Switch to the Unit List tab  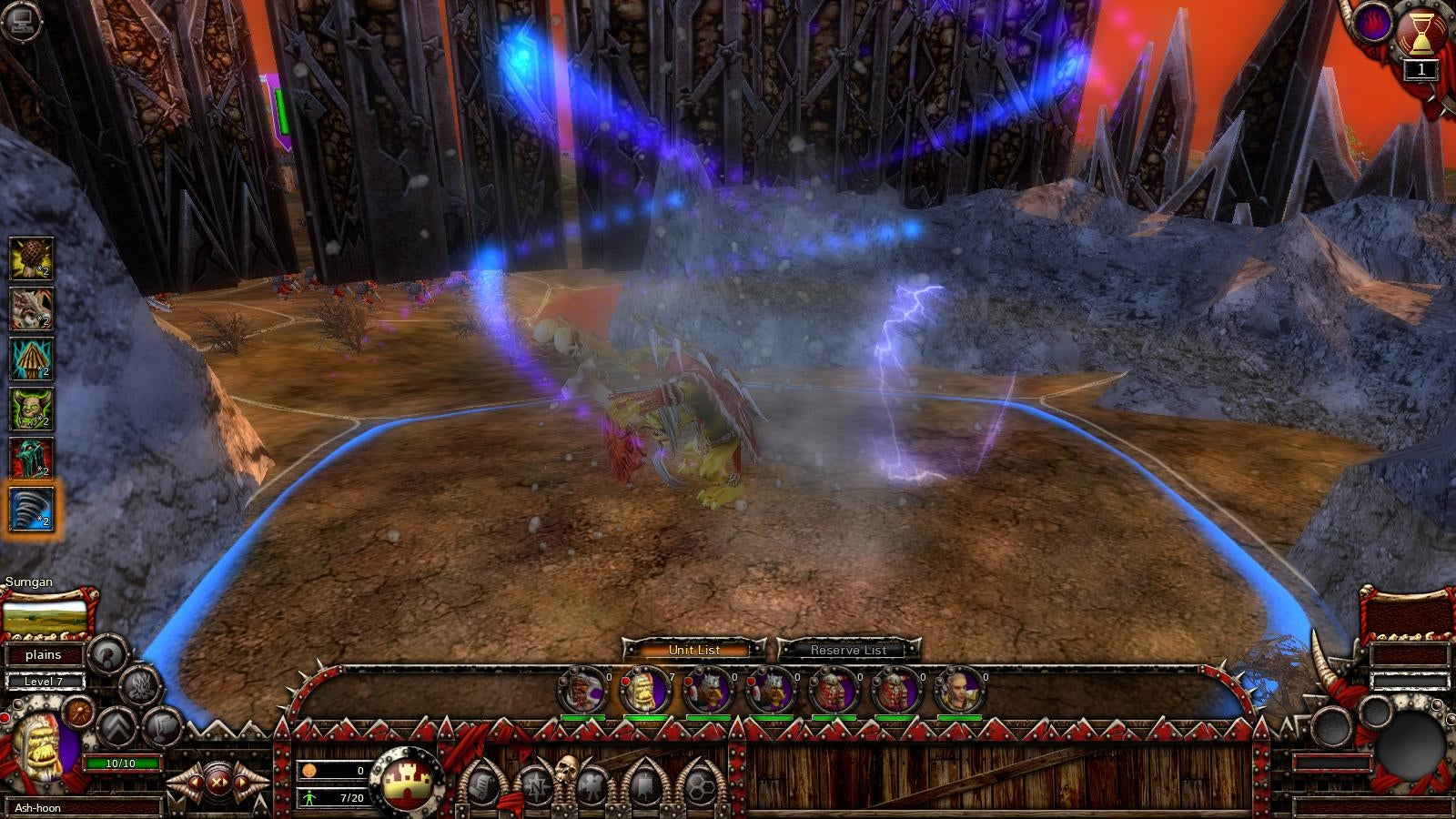pos(693,650)
